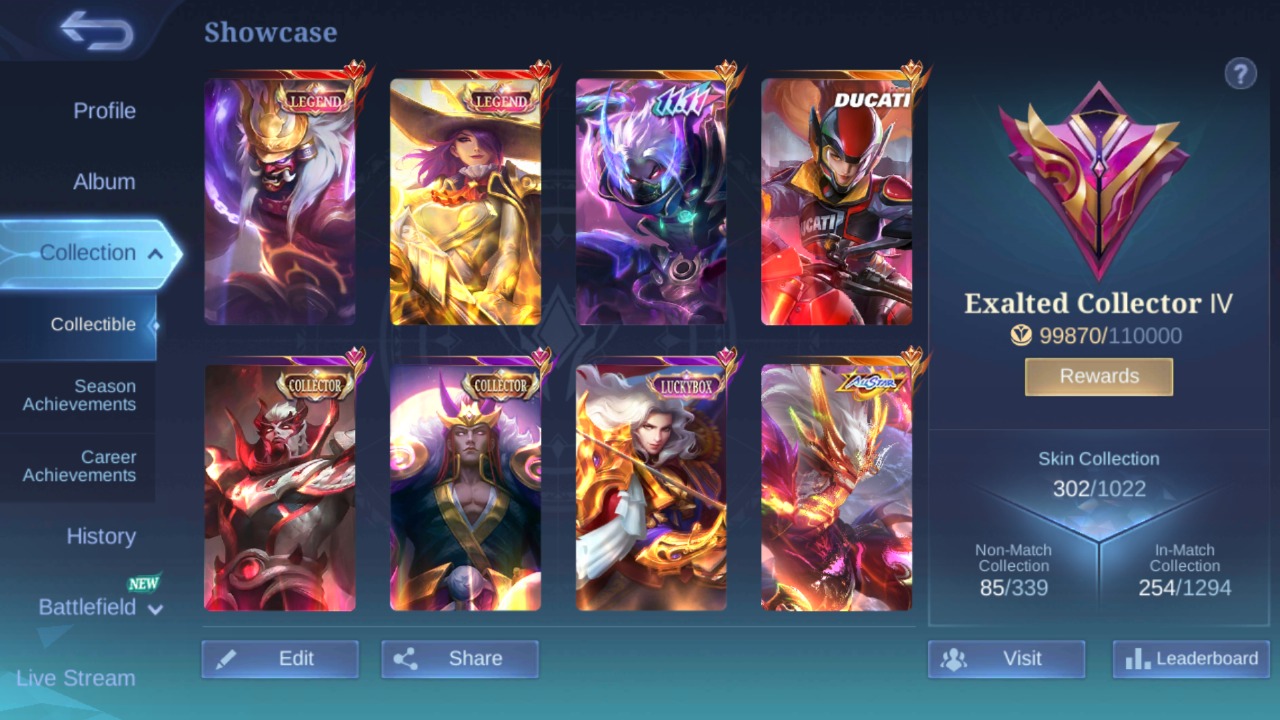Click the Visit players icon

955,658
